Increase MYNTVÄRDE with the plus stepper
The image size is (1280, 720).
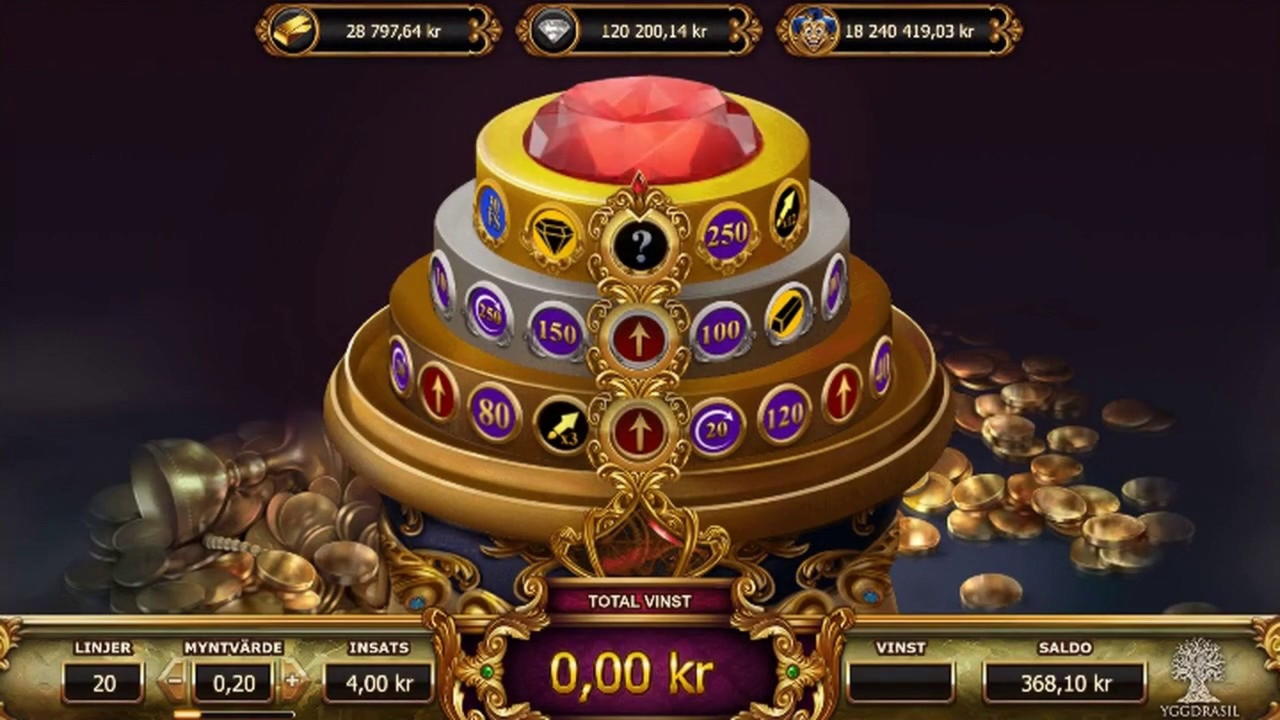[290, 683]
